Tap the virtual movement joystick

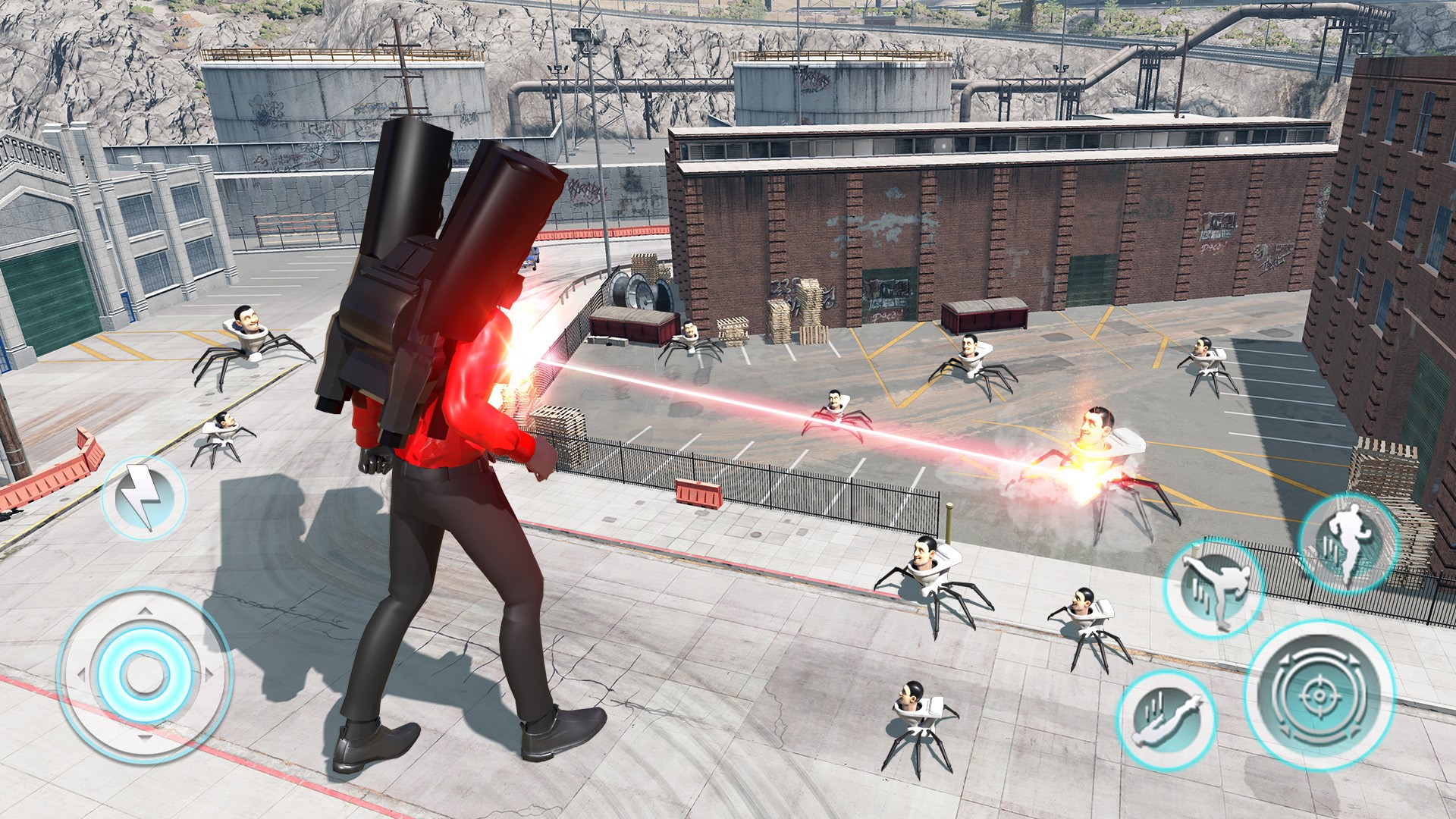pos(144,674)
